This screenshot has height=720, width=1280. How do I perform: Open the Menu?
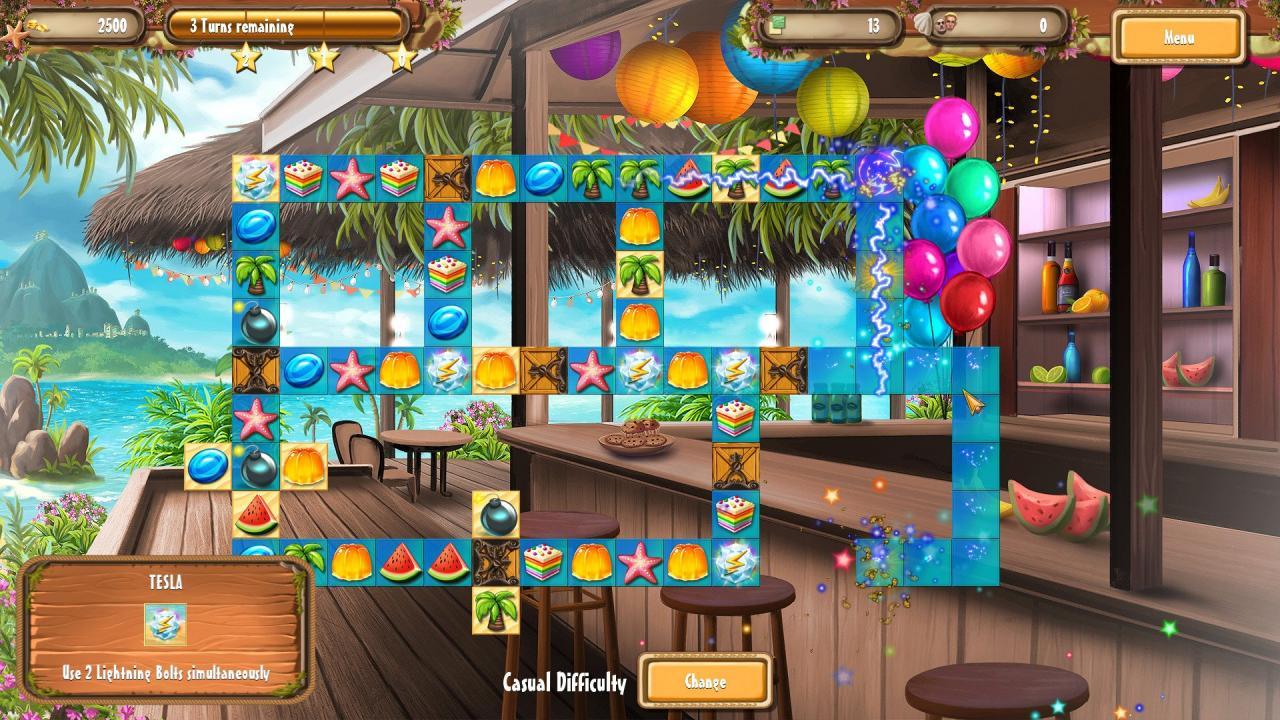(x=1177, y=38)
